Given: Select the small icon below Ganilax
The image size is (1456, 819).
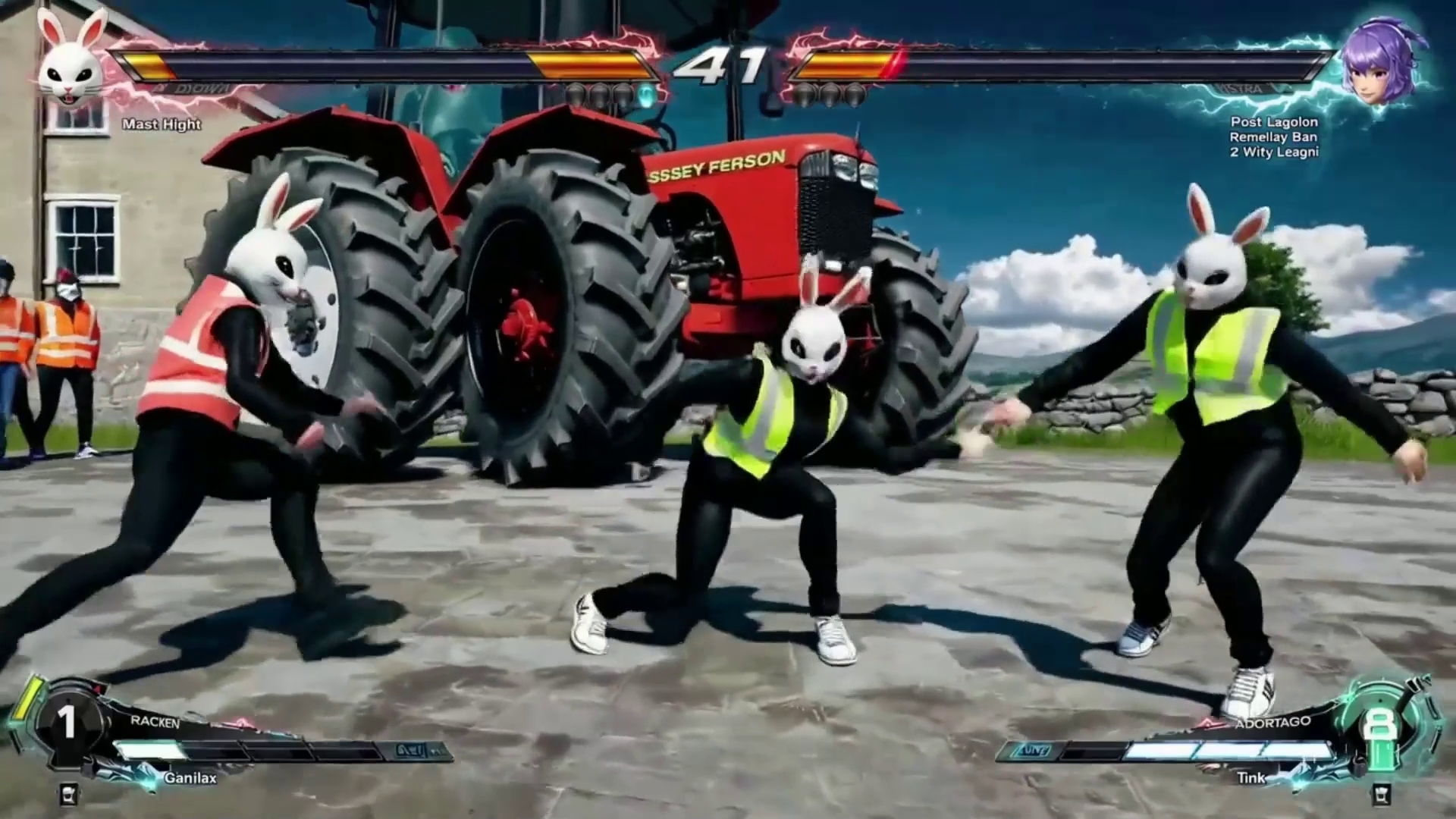Looking at the screenshot, I should click(x=68, y=794).
